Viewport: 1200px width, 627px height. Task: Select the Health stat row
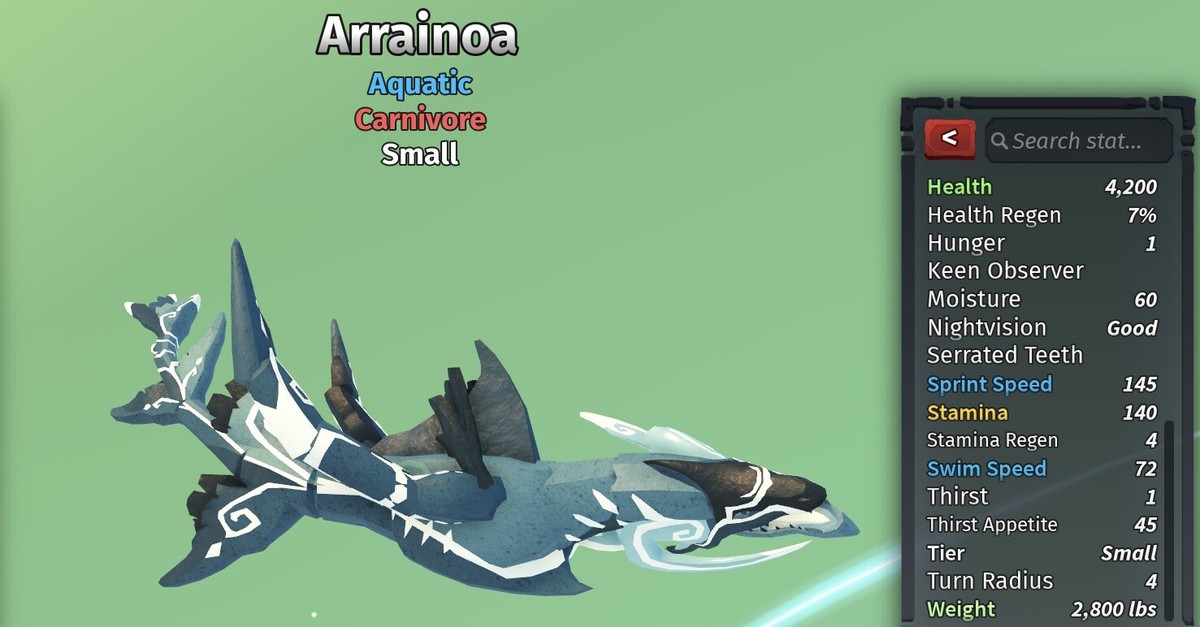pos(1040,187)
